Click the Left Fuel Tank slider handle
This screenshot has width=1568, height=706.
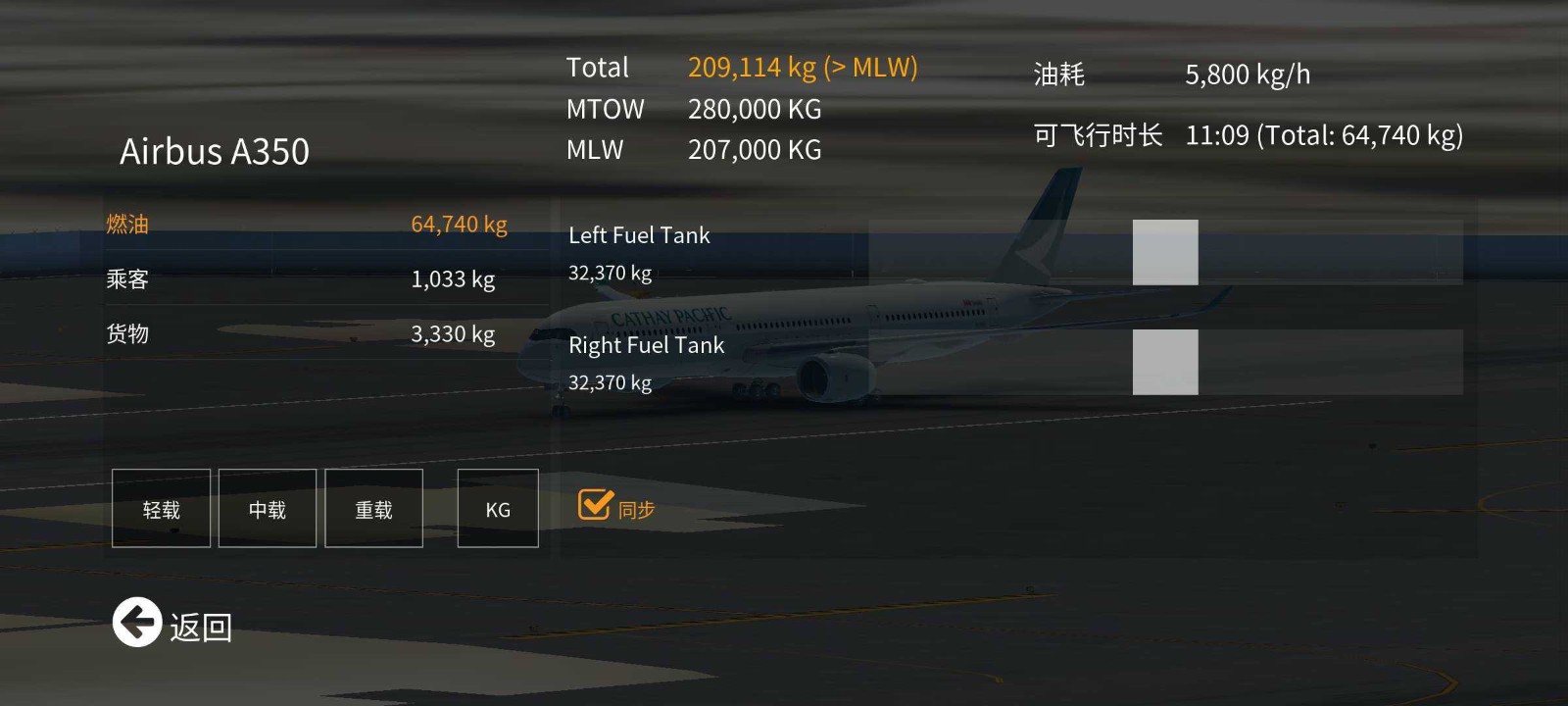pos(1165,252)
